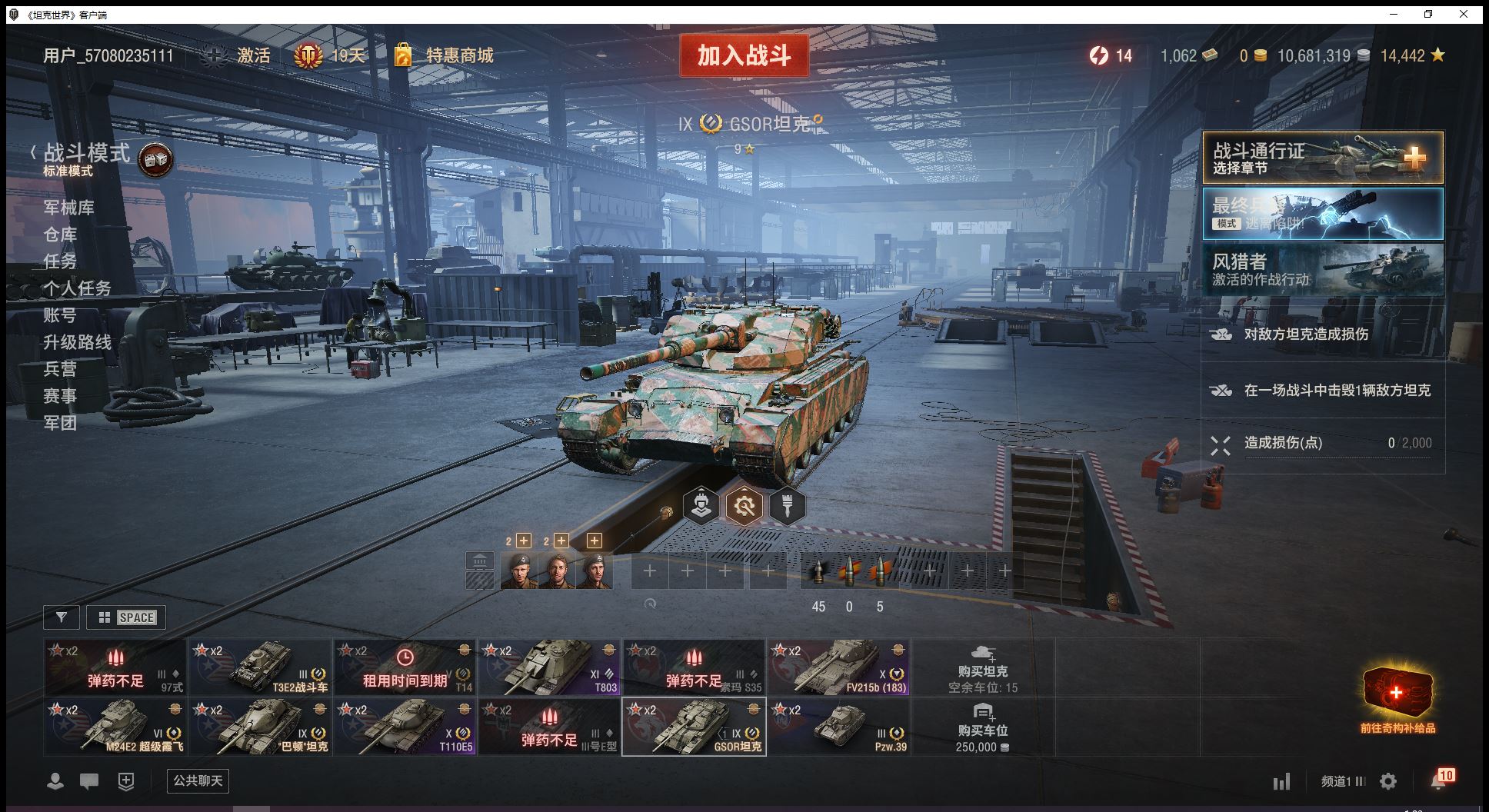Open the 兵营 barracks menu
The width and height of the screenshot is (1489, 812).
coord(60,369)
